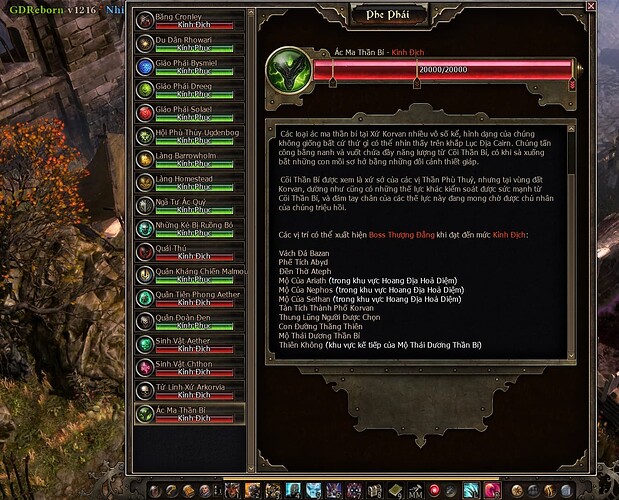Show the Tử Linh Xứ Arkovia faction
619x500 pixels.
pyautogui.click(x=188, y=391)
